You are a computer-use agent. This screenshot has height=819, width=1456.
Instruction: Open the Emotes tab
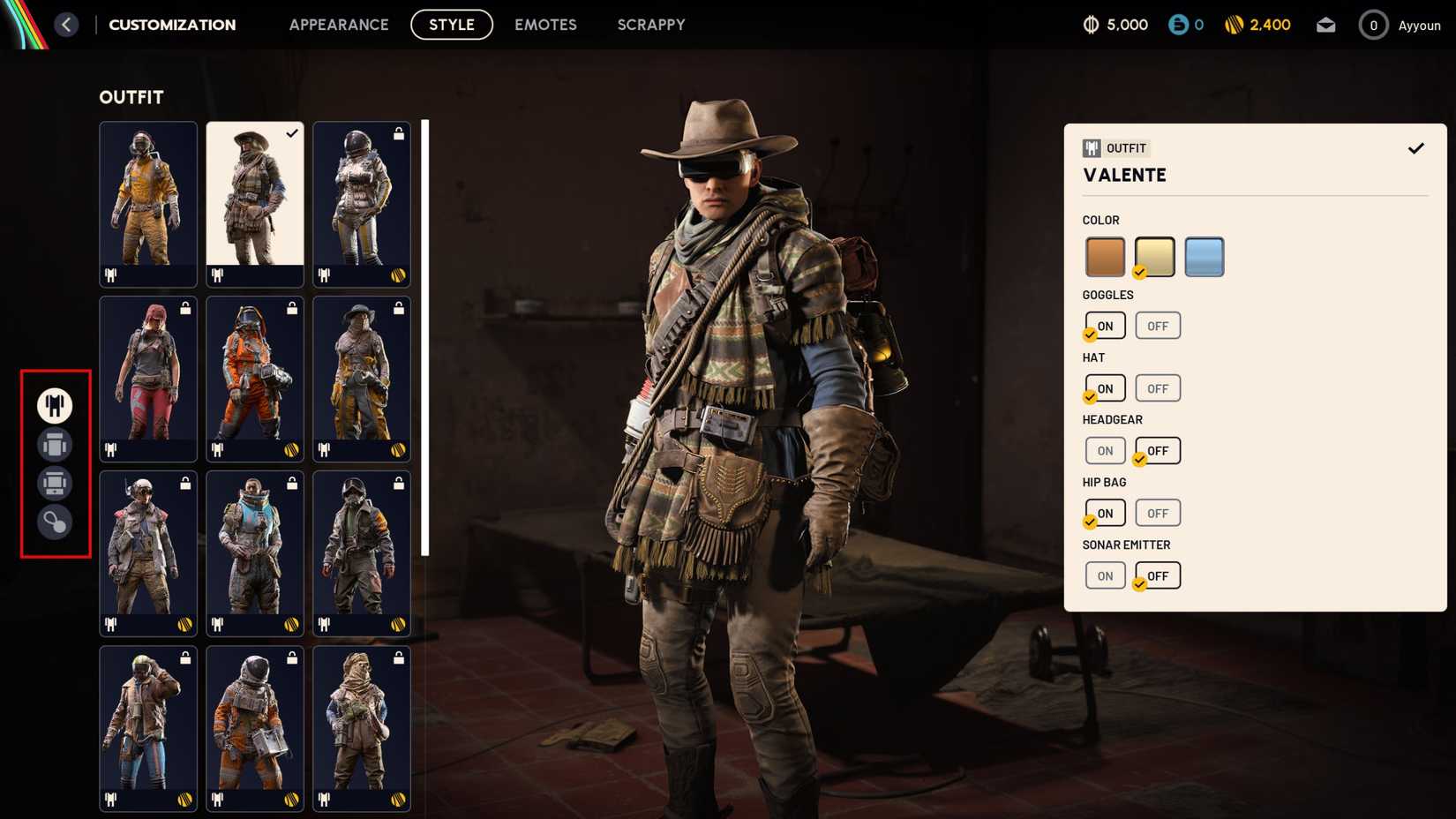pos(545,25)
